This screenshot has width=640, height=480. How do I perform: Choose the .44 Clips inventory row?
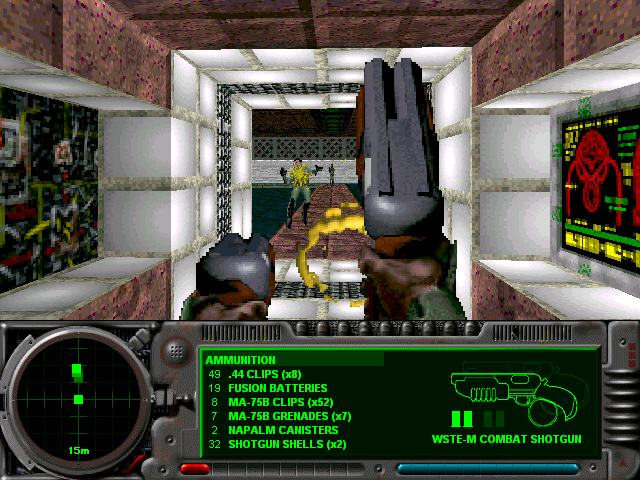(266, 374)
